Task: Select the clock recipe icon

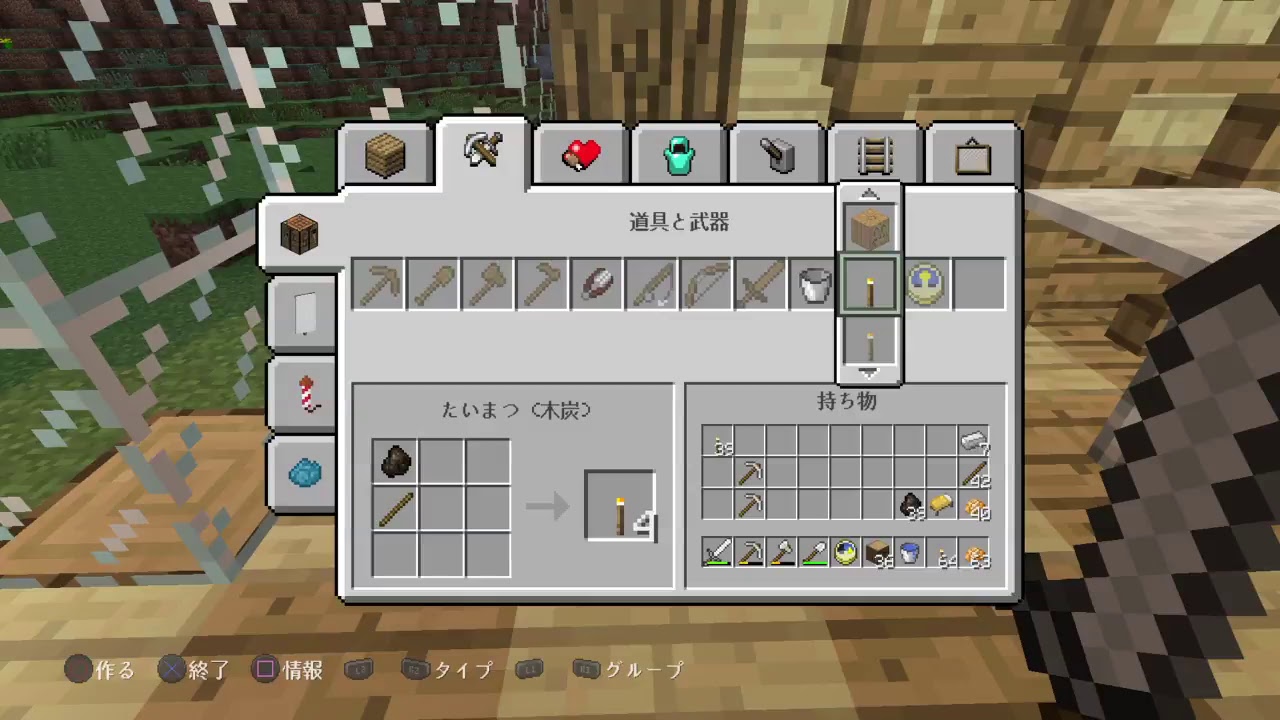Action: 923,284
